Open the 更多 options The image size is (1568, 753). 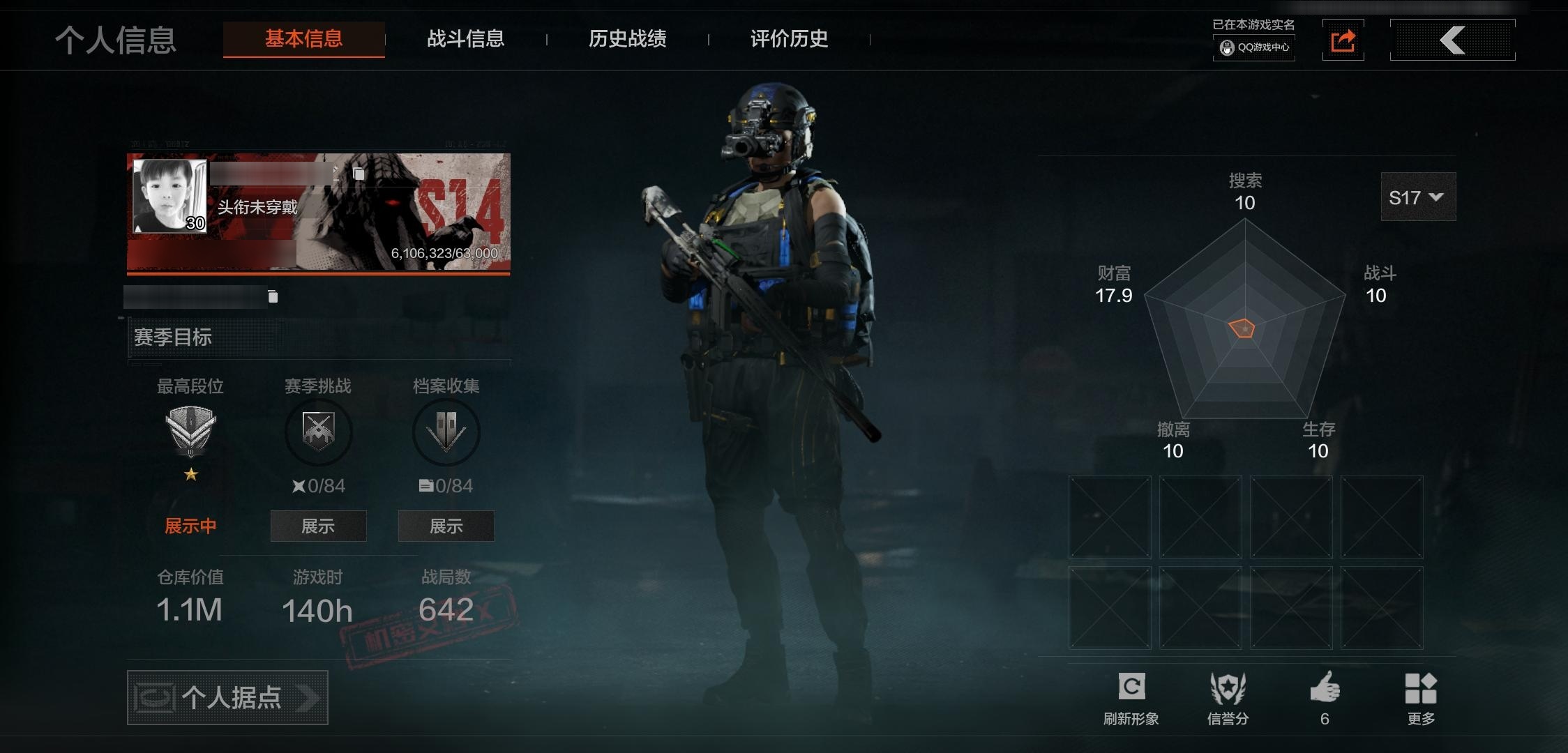pos(1421,697)
